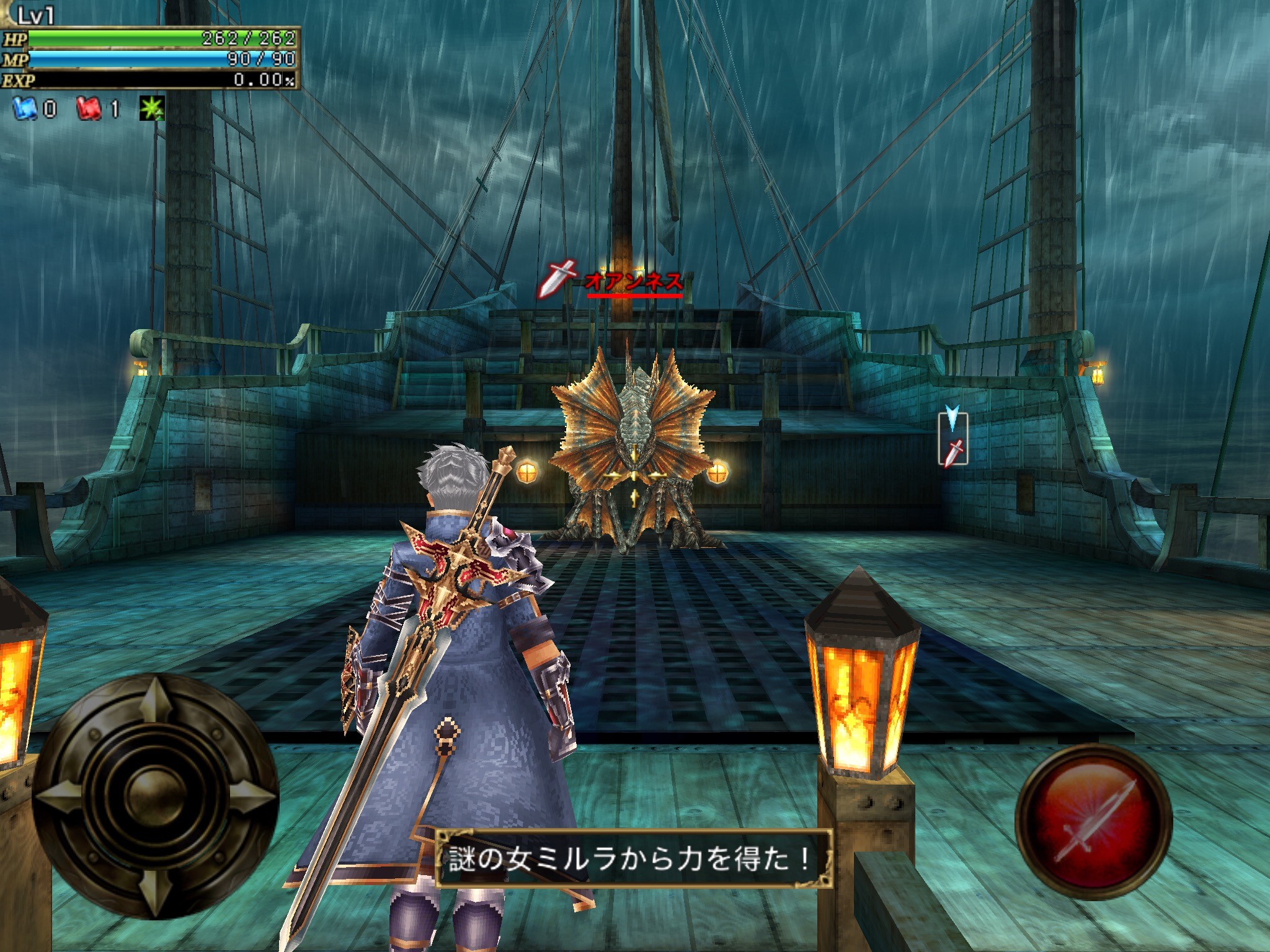Use the red HP potion
This screenshot has height=952, width=1270.
click(88, 110)
